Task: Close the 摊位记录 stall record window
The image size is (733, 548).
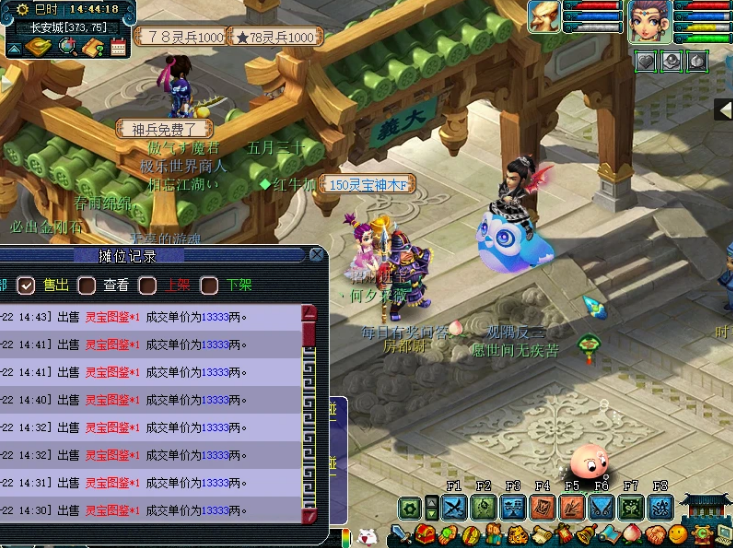Action: coord(316,255)
